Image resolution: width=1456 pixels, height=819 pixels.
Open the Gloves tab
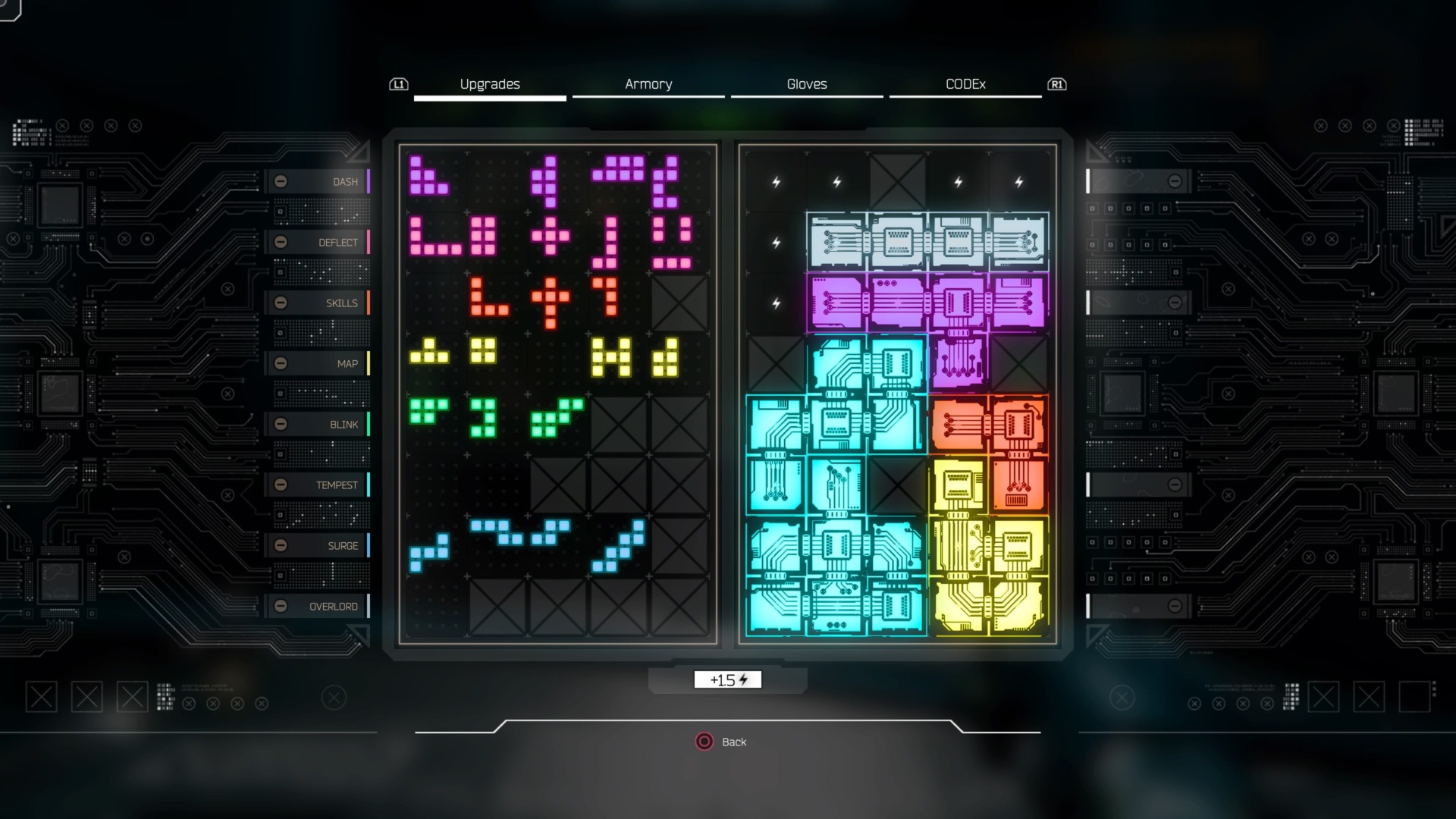(x=807, y=84)
